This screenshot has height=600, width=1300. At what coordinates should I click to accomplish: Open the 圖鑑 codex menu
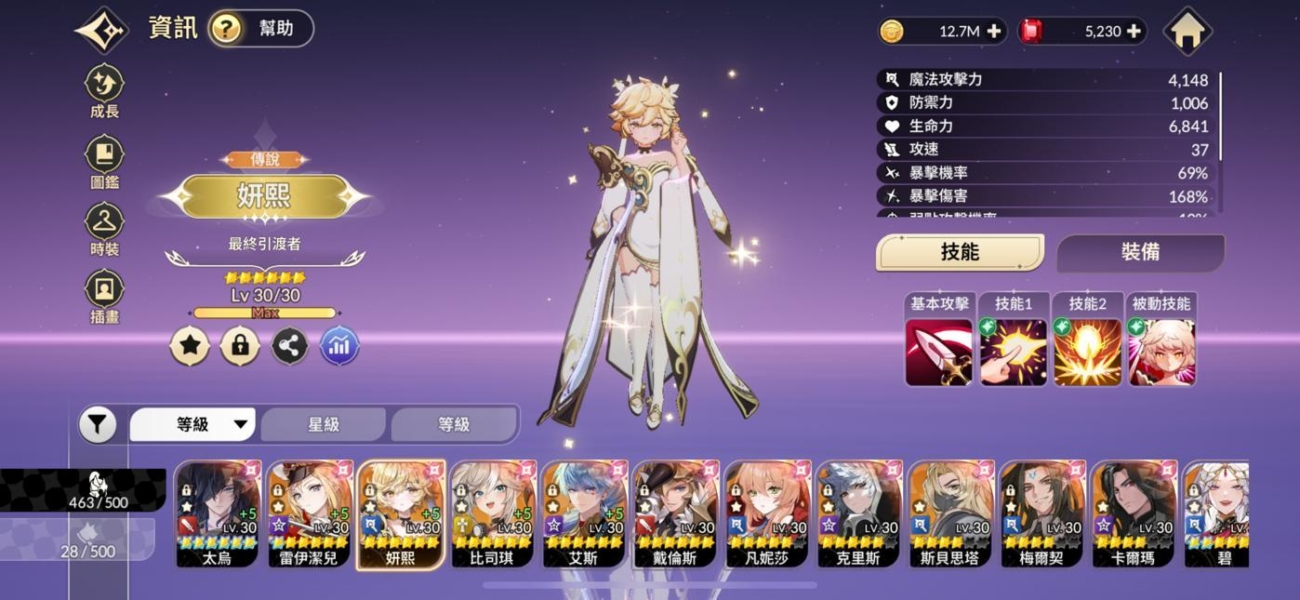click(104, 162)
